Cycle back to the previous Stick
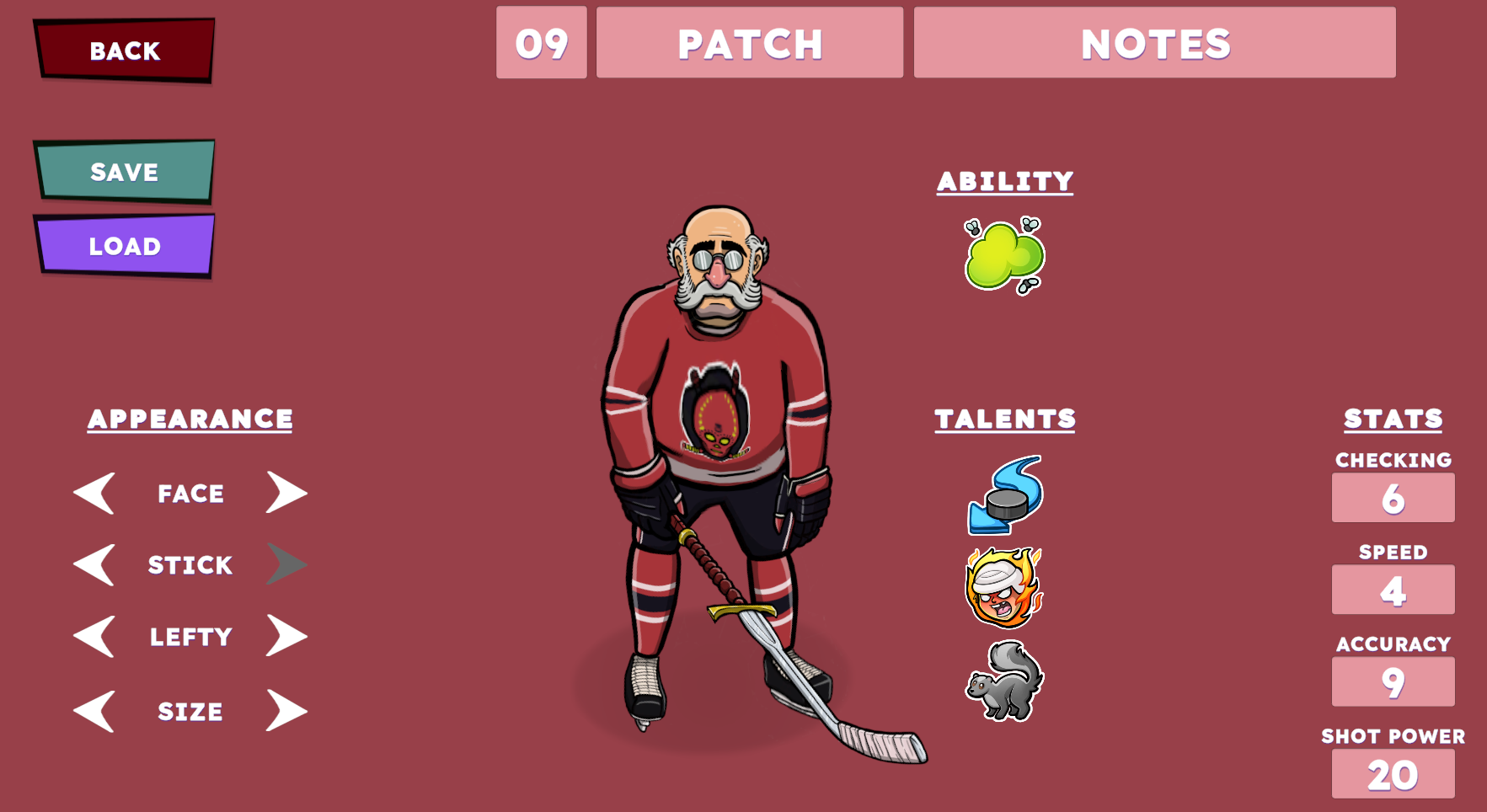Screen dimensions: 1487x812 click(95, 565)
